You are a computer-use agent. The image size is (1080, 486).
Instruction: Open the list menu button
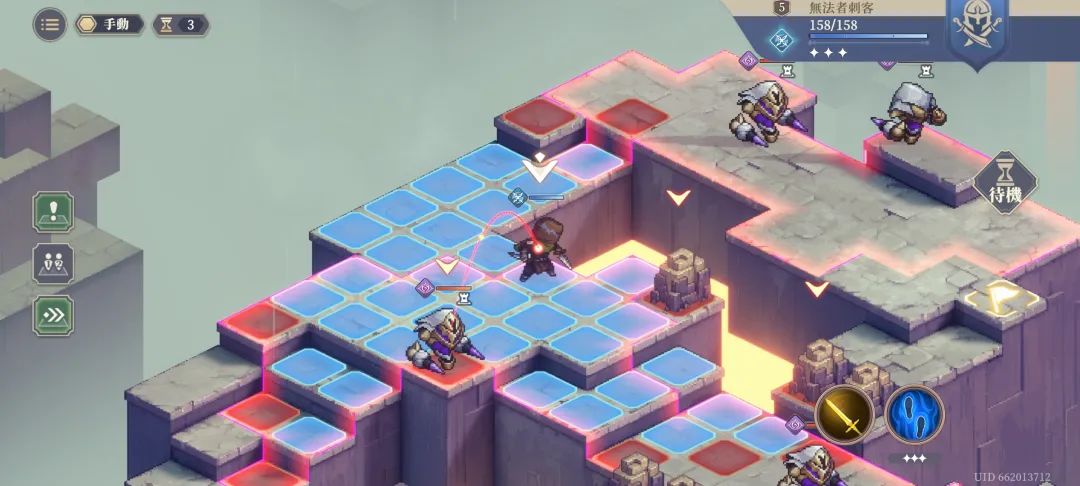50,24
